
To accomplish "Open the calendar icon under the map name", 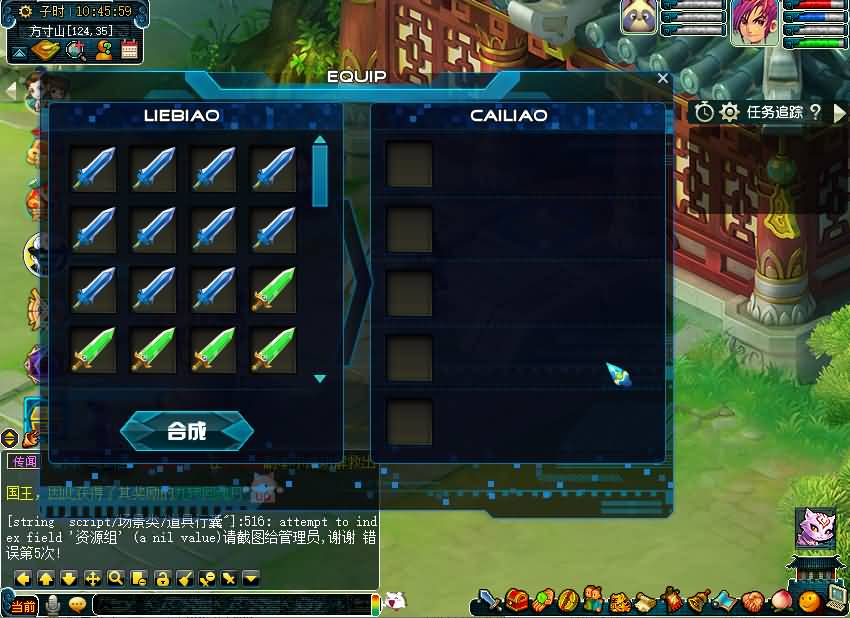I will pyautogui.click(x=130, y=49).
